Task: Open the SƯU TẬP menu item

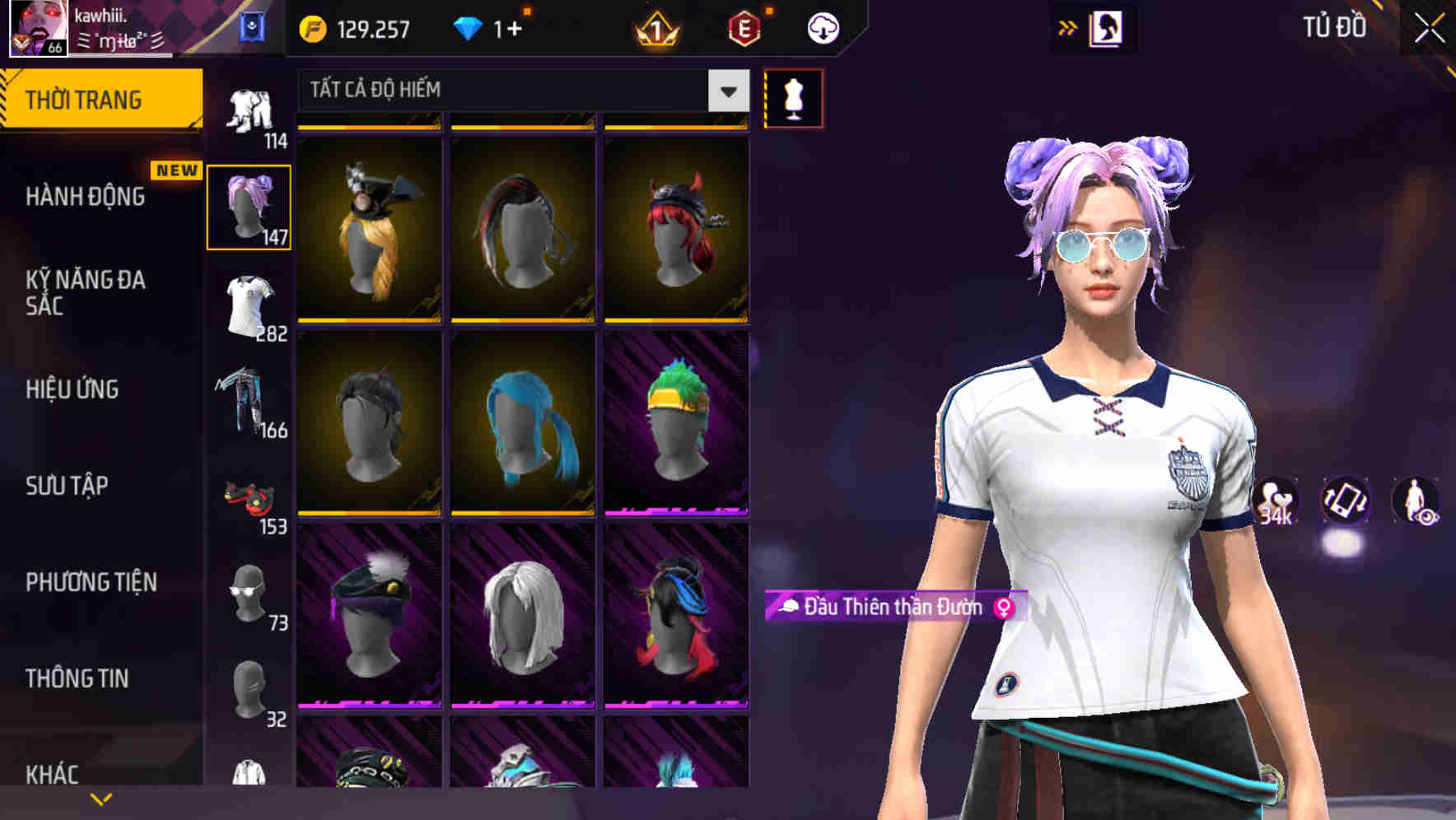Action: (68, 487)
